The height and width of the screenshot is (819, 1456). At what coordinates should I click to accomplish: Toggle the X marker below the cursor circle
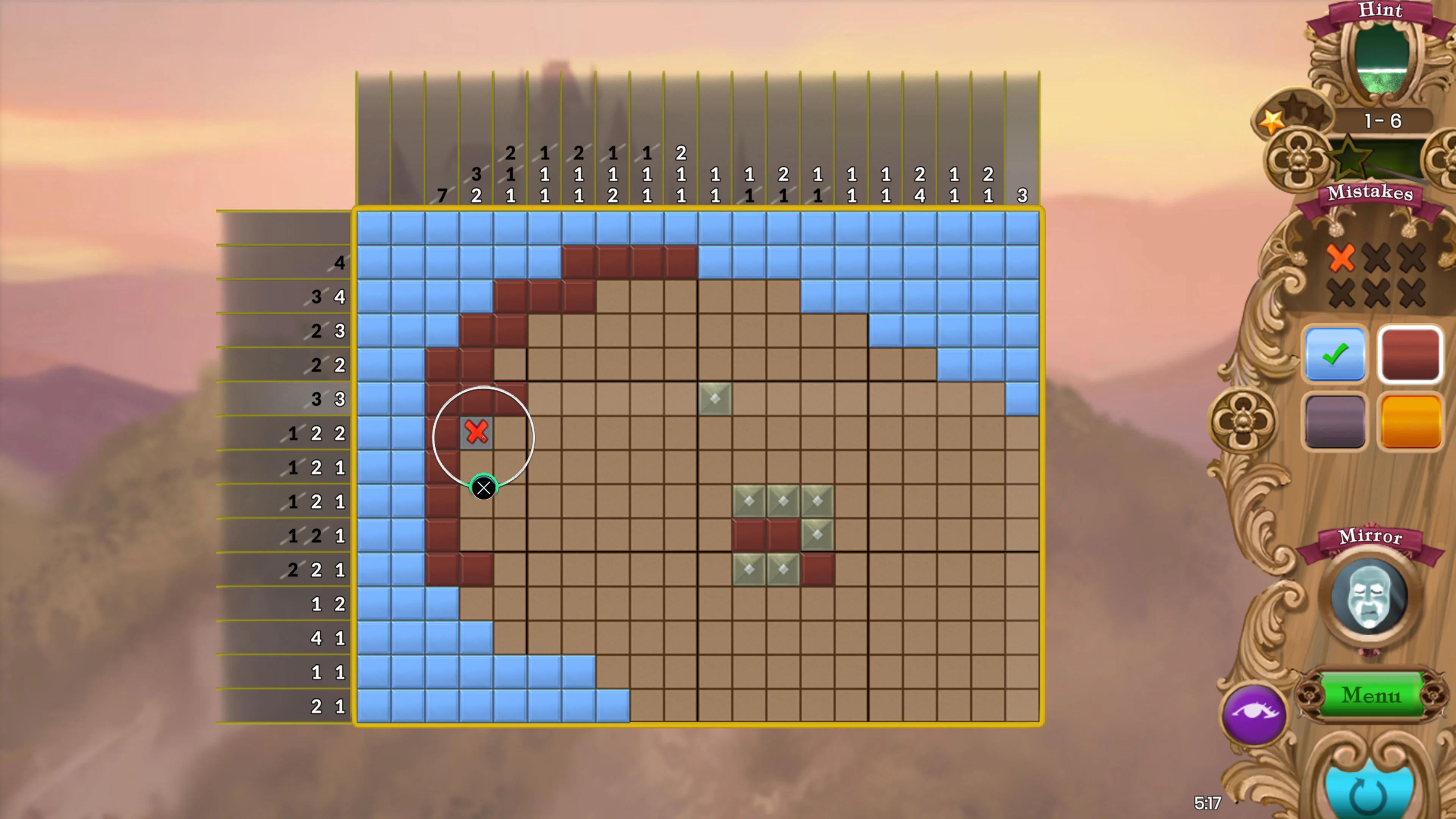(484, 488)
